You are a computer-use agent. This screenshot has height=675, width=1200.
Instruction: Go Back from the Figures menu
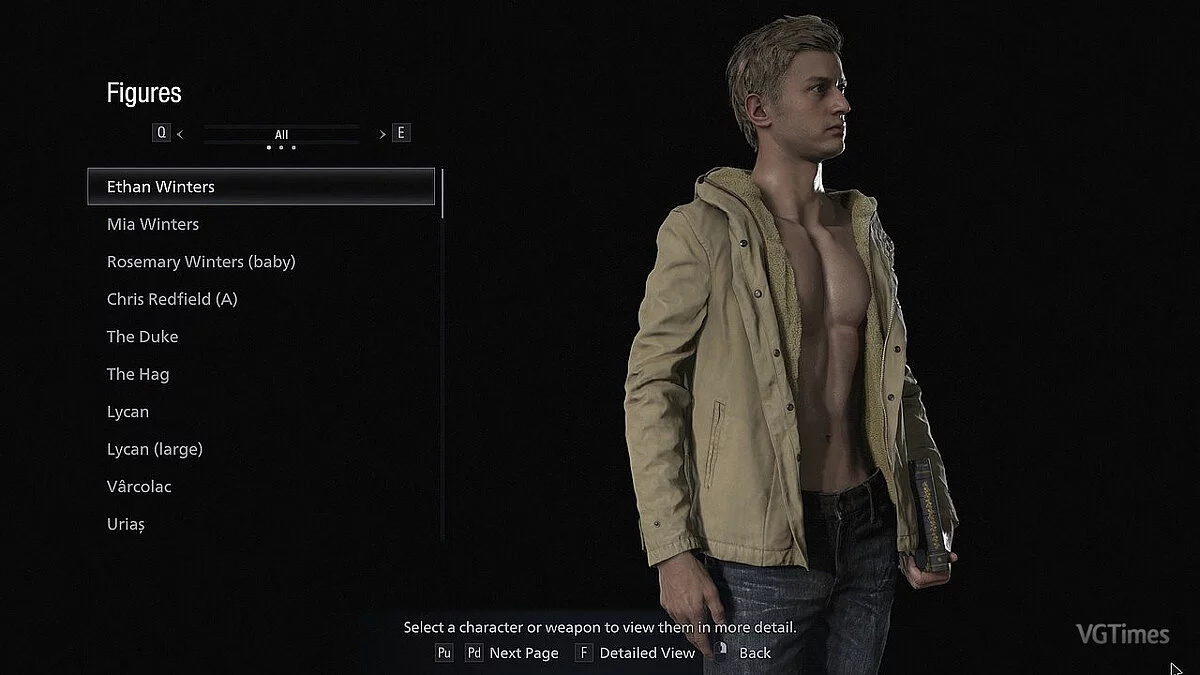point(754,653)
